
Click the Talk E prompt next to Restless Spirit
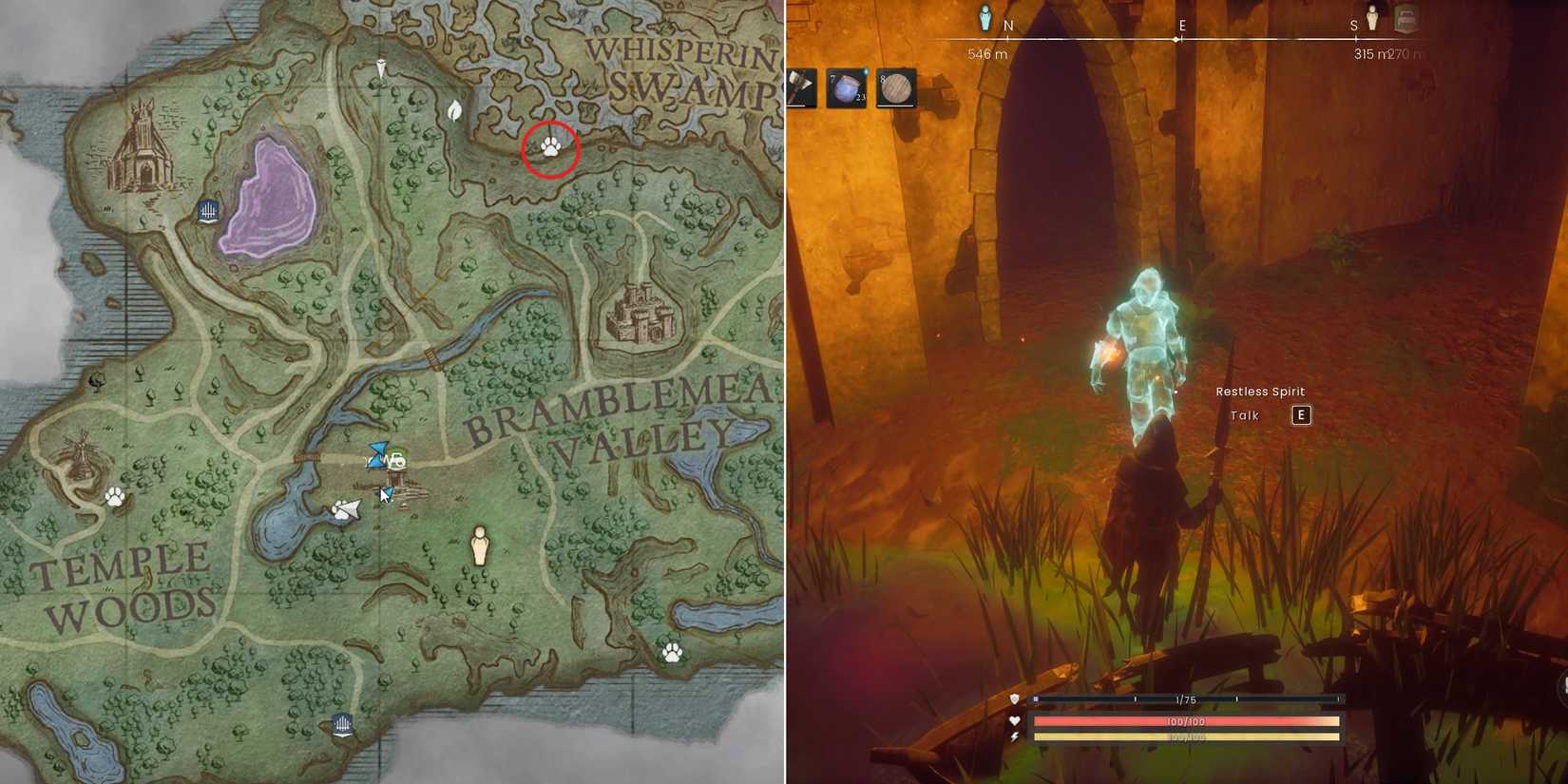[x=1273, y=415]
